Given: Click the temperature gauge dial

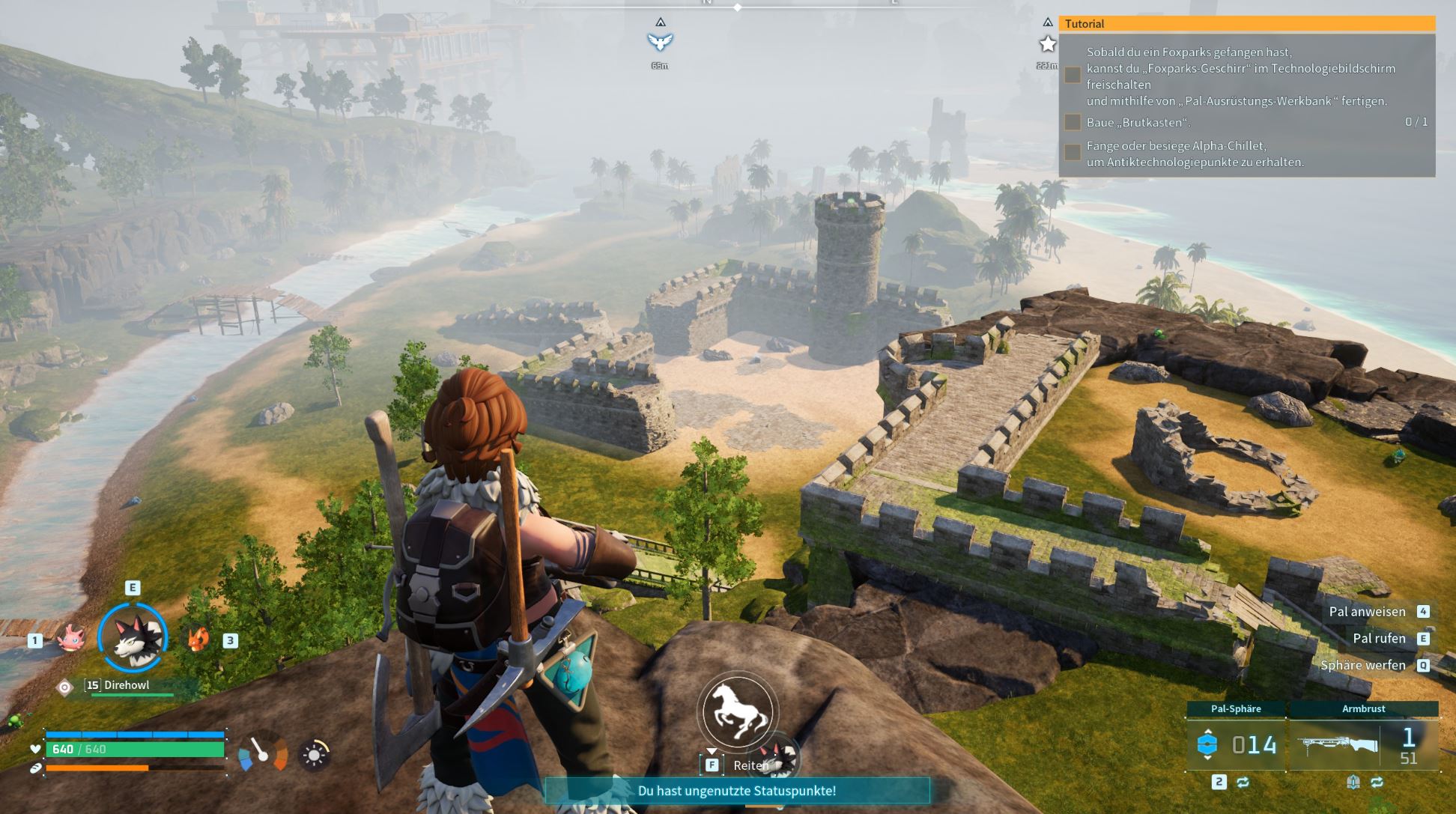Looking at the screenshot, I should (263, 752).
